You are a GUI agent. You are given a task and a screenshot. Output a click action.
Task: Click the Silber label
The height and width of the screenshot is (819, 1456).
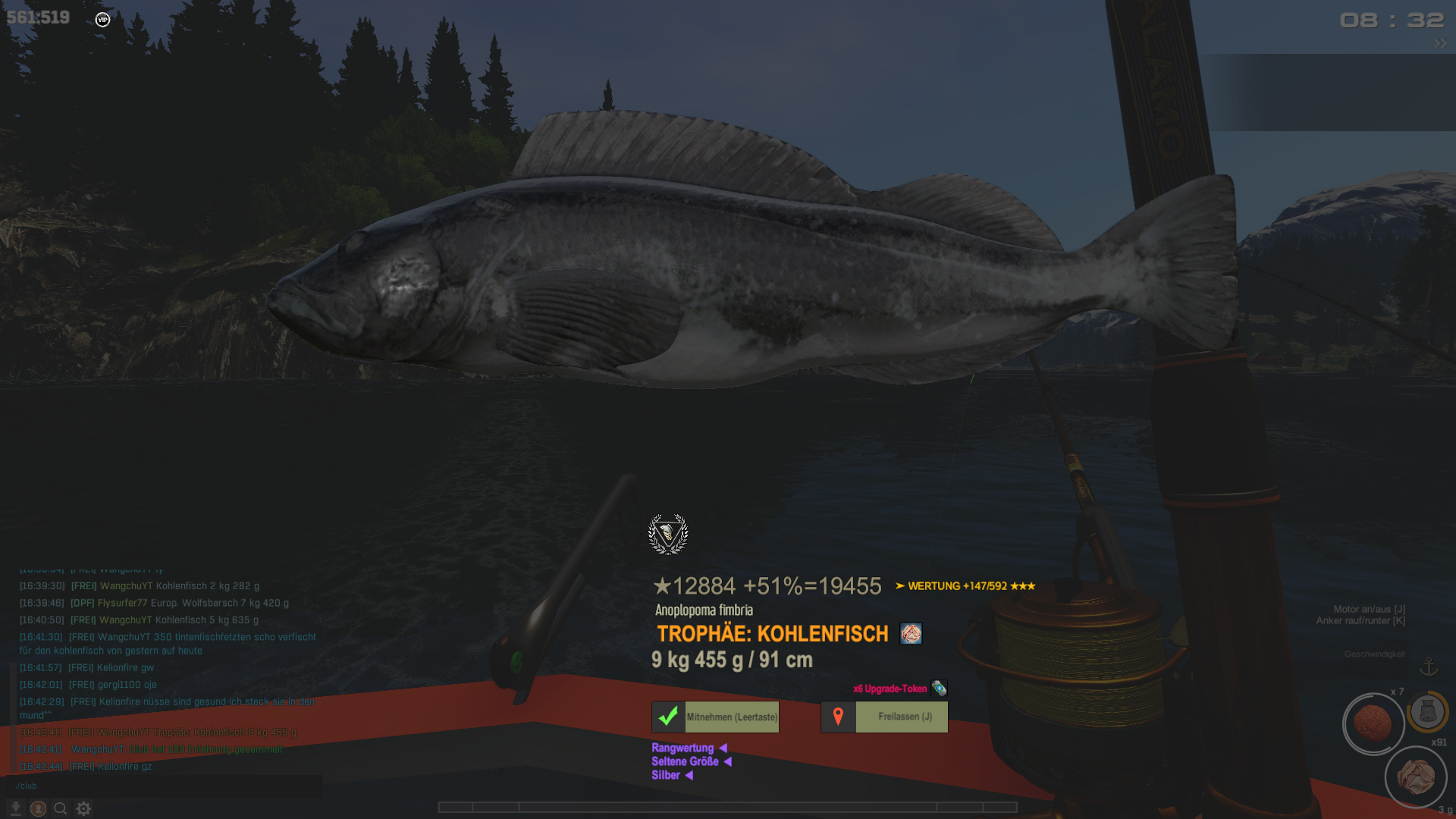666,775
